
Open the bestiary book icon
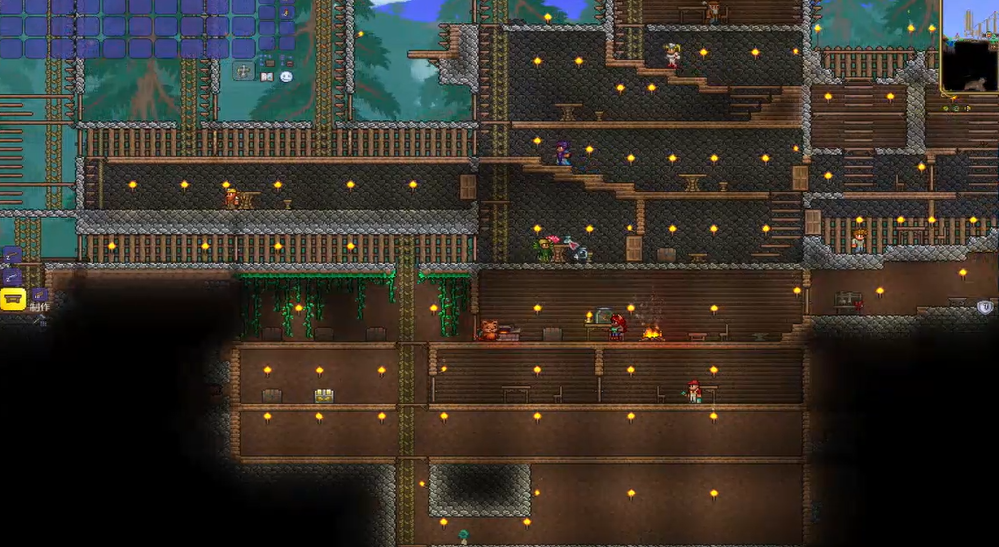coord(266,76)
